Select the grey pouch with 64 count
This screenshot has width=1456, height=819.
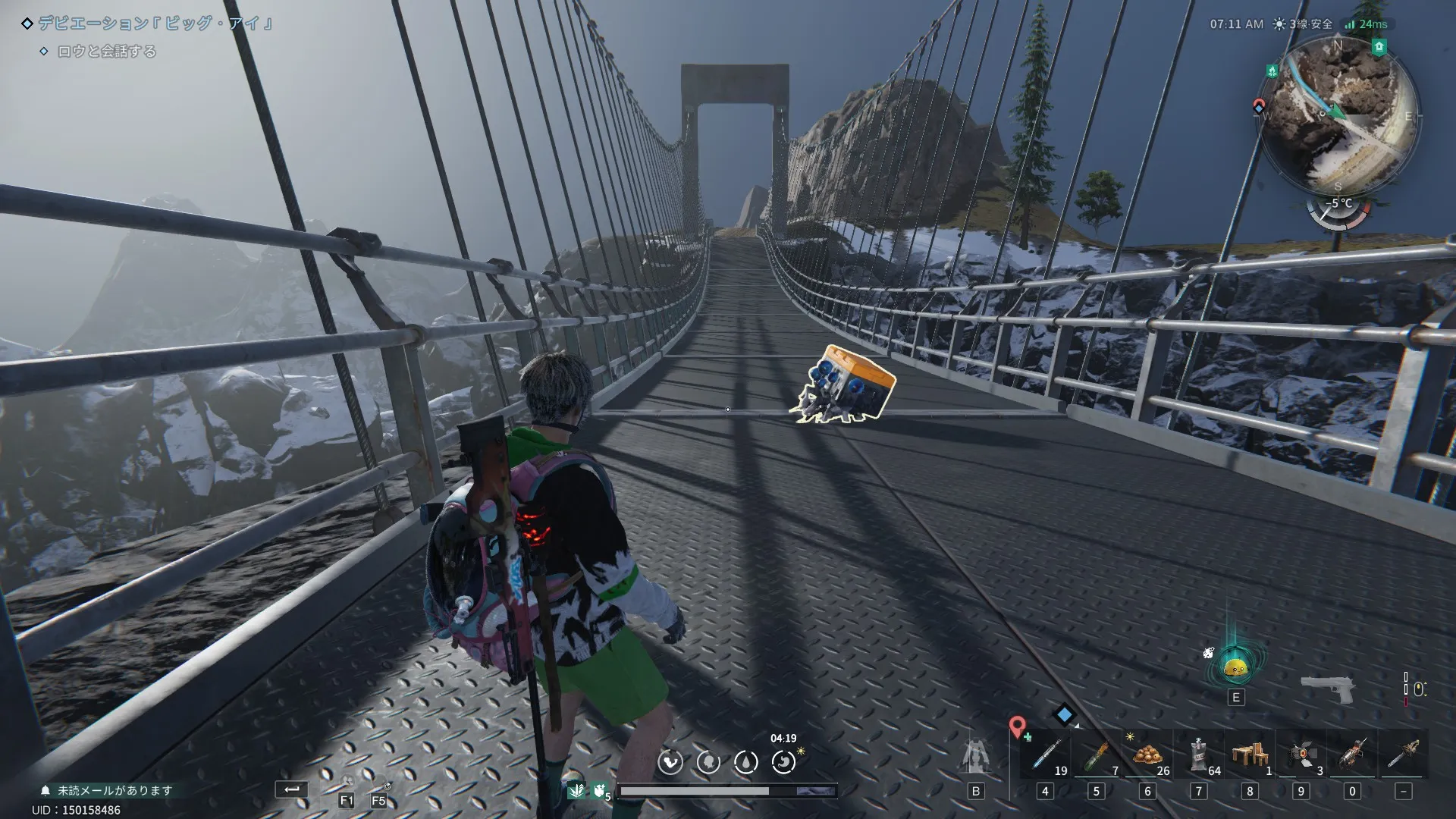coord(1198,755)
